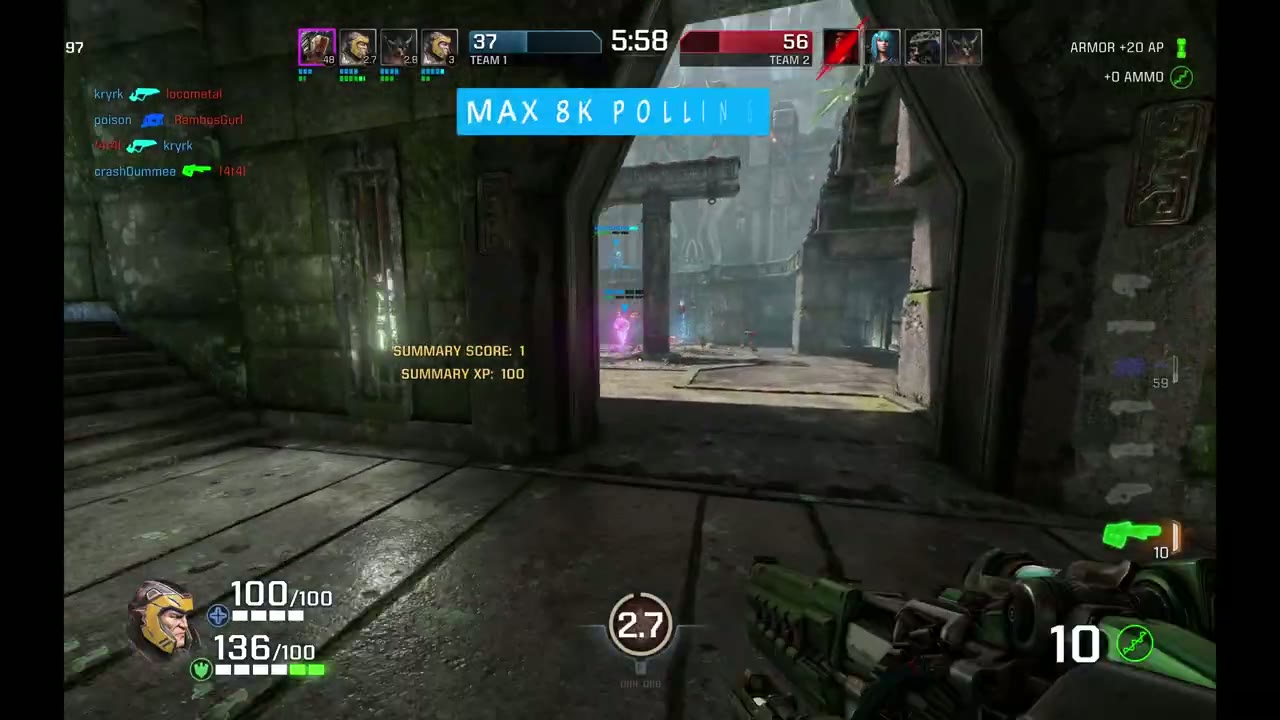Select the green railgun weapon slot
Viewport: 1280px width, 720px height.
(1132, 535)
